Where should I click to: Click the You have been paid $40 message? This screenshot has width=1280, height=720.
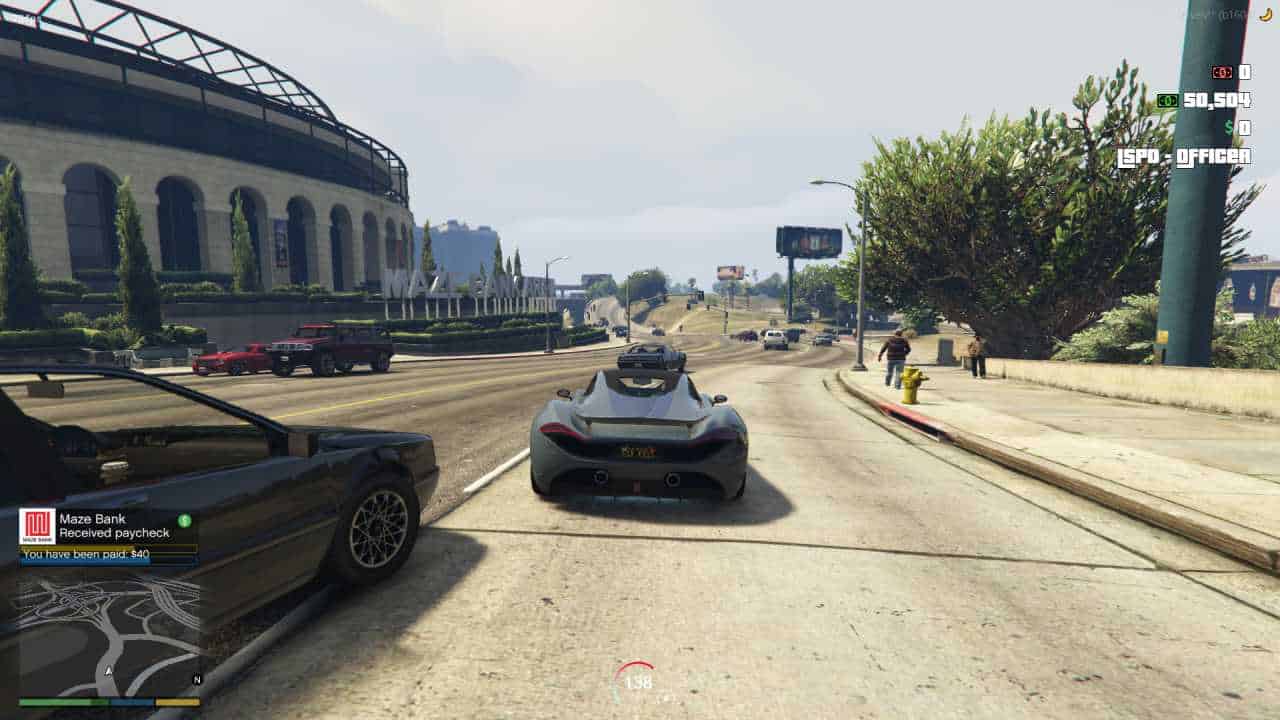85,555
